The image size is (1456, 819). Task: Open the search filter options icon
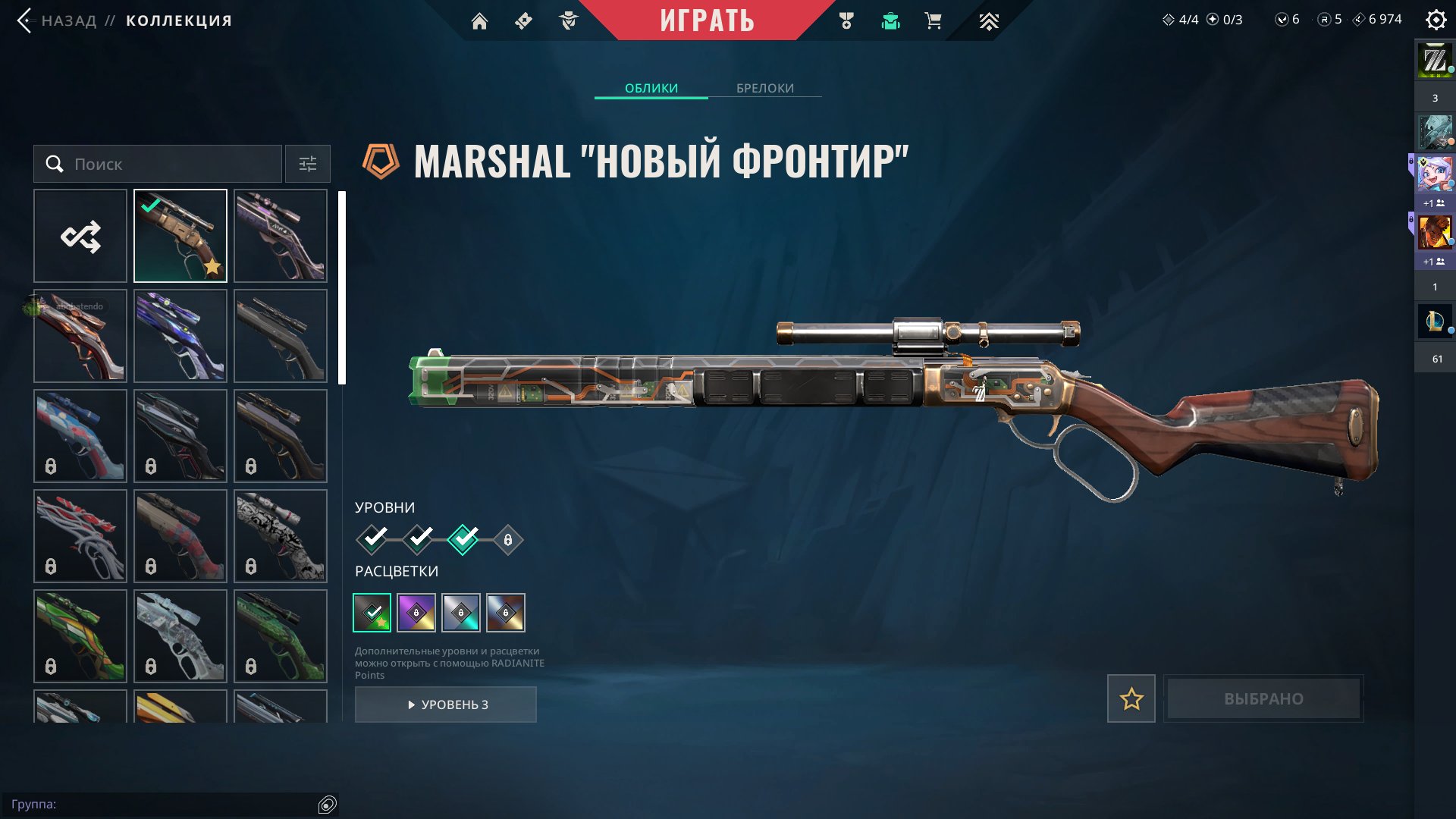(307, 164)
